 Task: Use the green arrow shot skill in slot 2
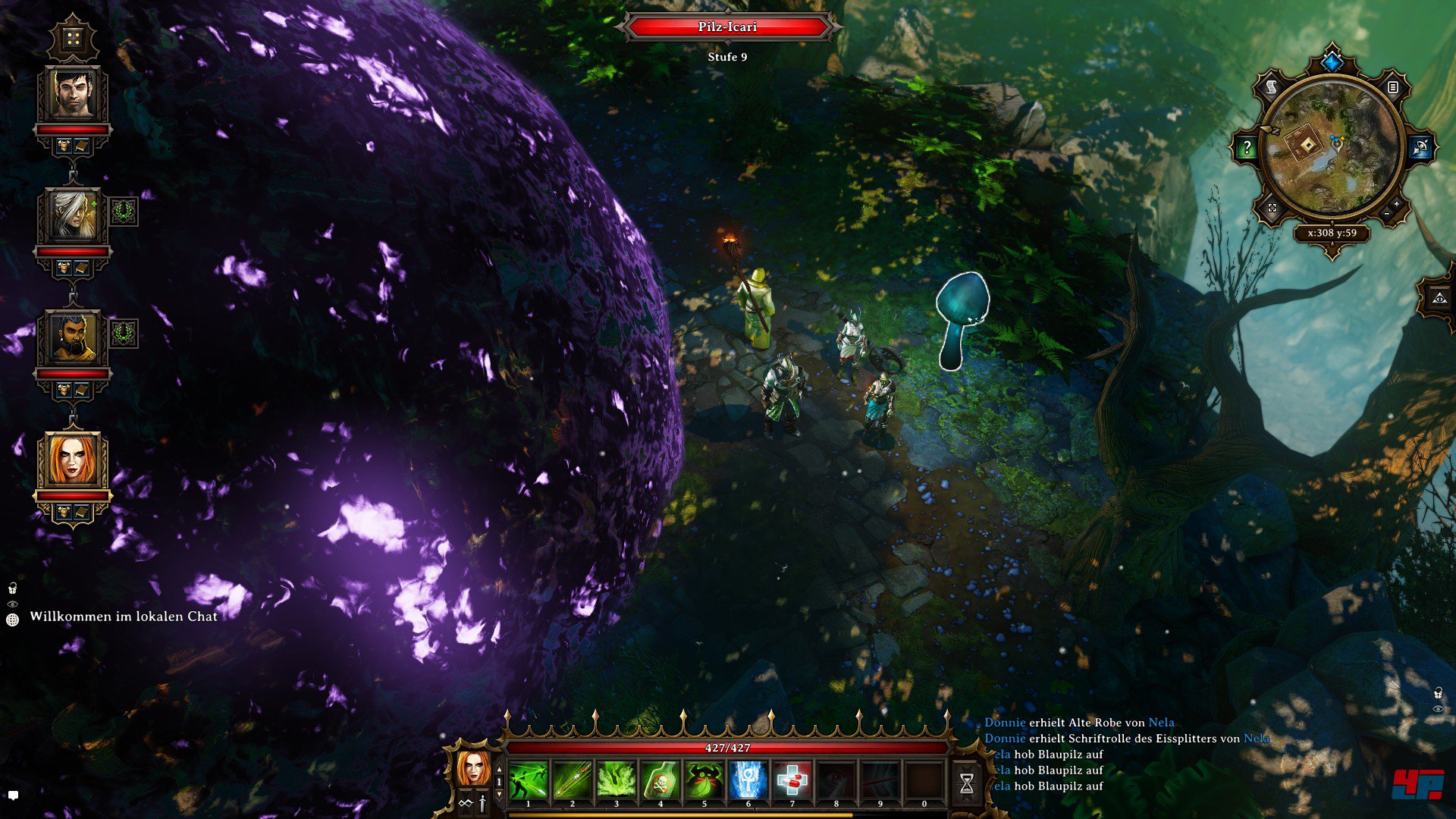pyautogui.click(x=573, y=780)
